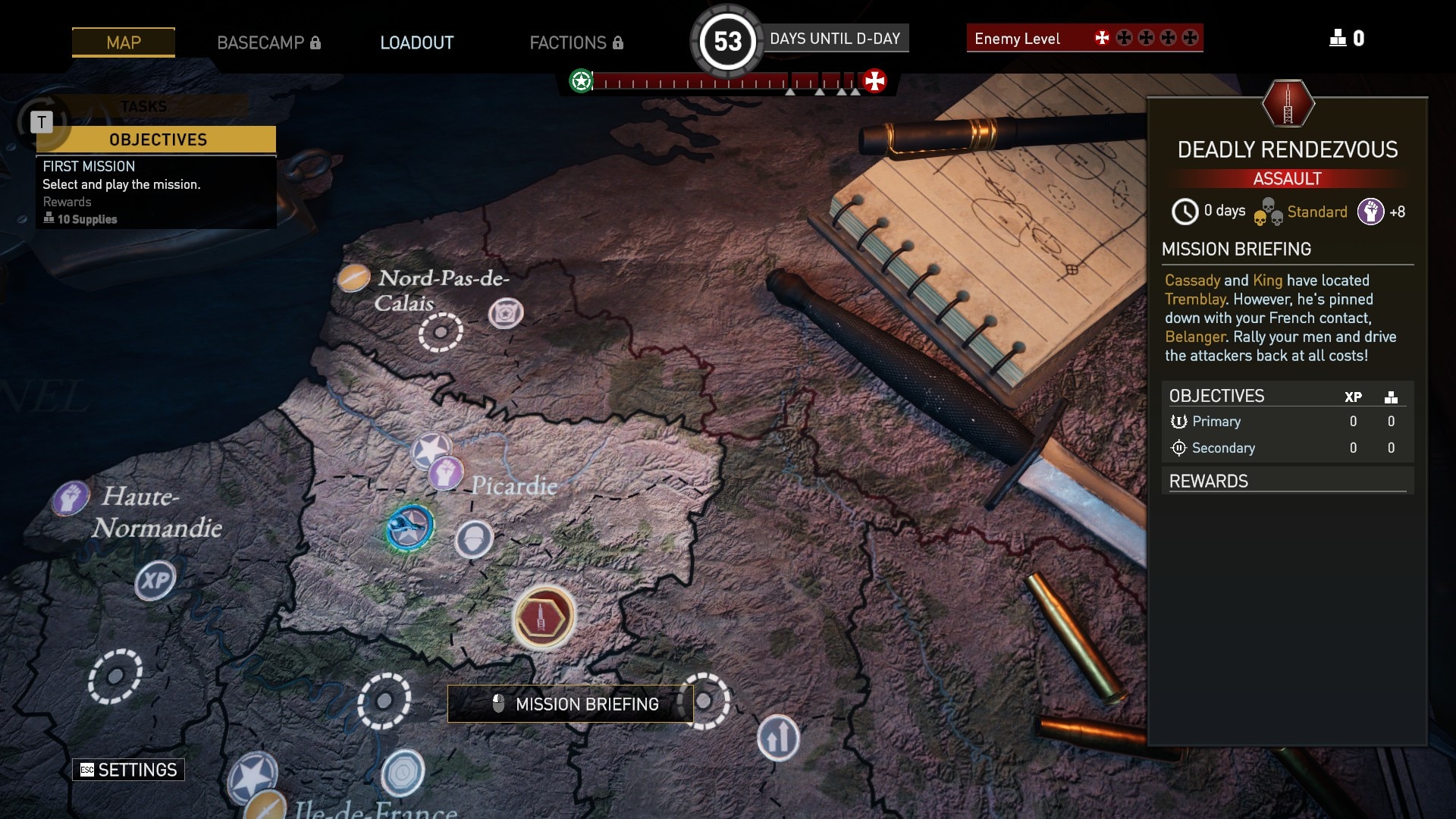Select the dashed circle marker in Nord-Pas-de-Calais

pos(441,331)
